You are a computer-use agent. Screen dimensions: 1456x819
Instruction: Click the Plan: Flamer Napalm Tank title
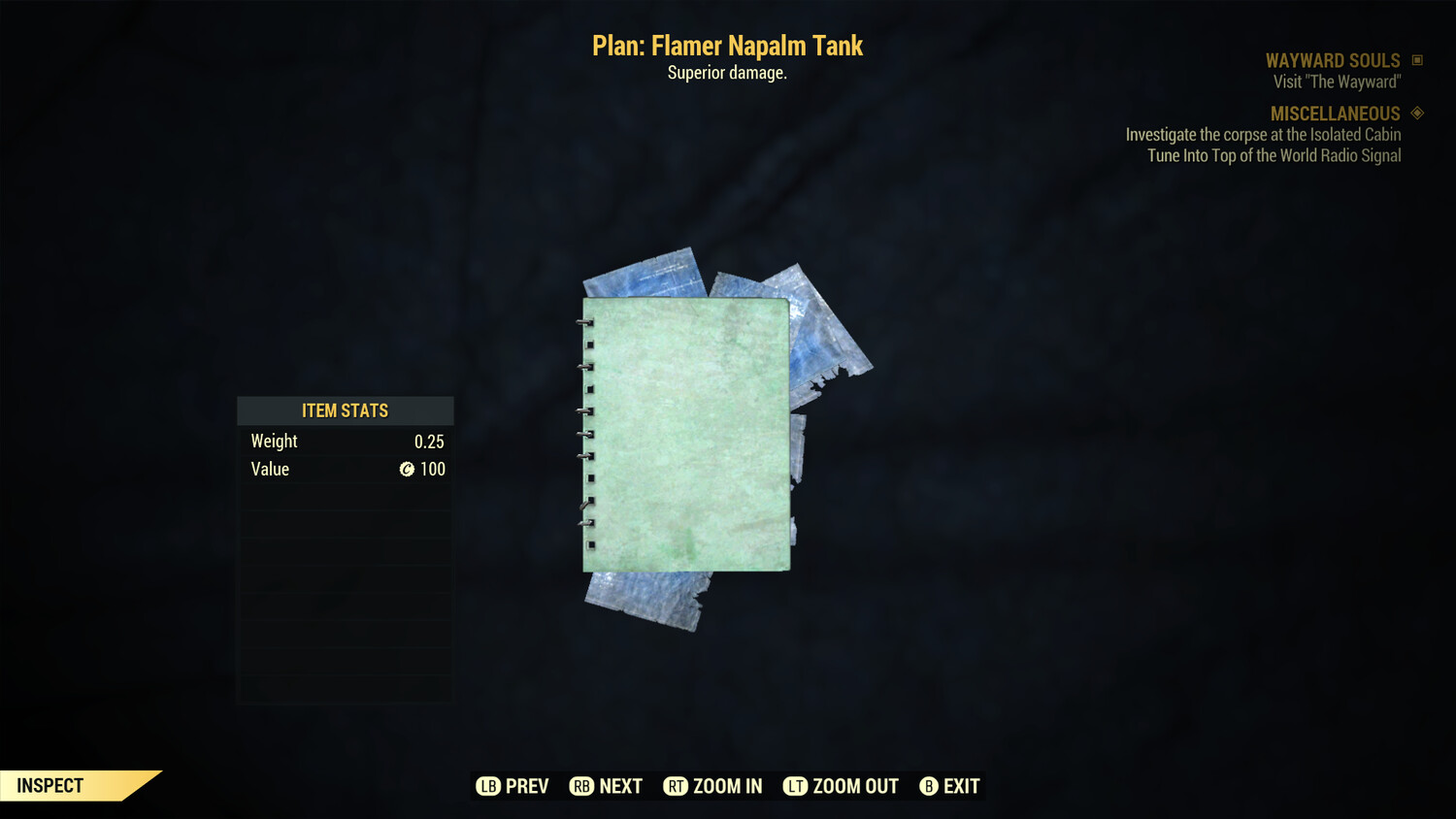coord(727,46)
